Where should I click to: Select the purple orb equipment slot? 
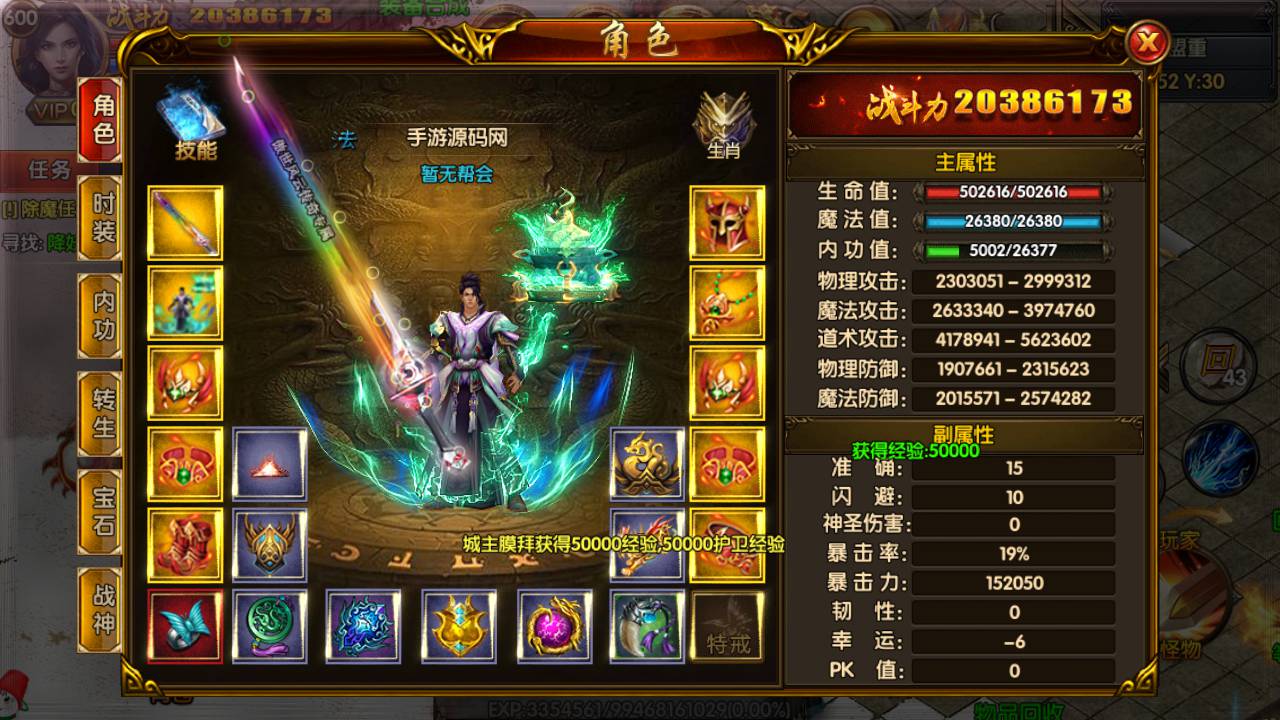pos(555,627)
